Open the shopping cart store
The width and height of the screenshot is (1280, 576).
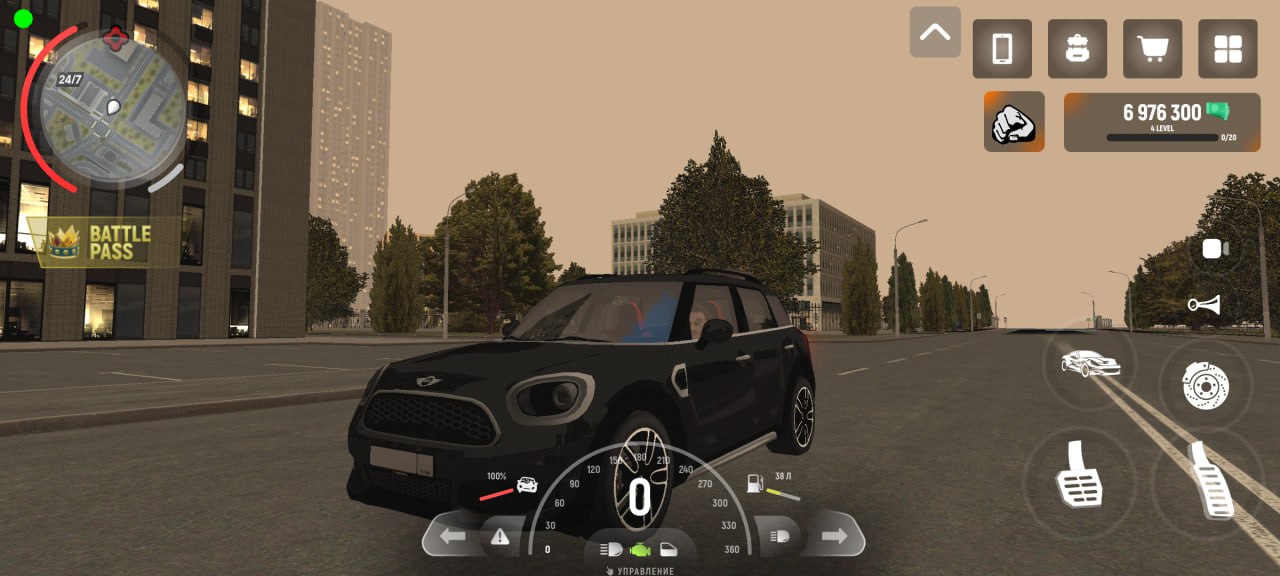pyautogui.click(x=1152, y=49)
